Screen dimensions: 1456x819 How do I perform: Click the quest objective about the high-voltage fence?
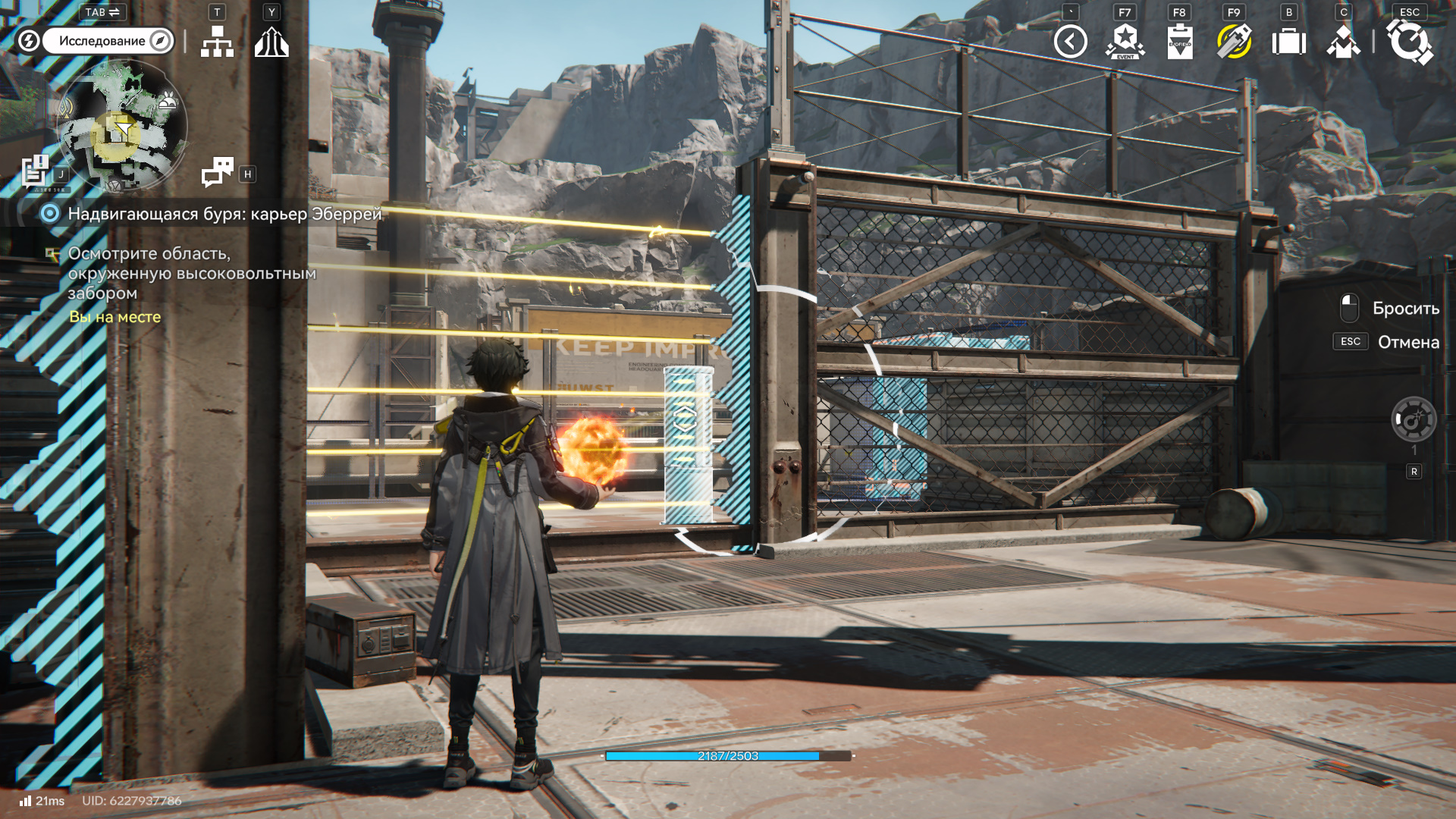pyautogui.click(x=191, y=273)
